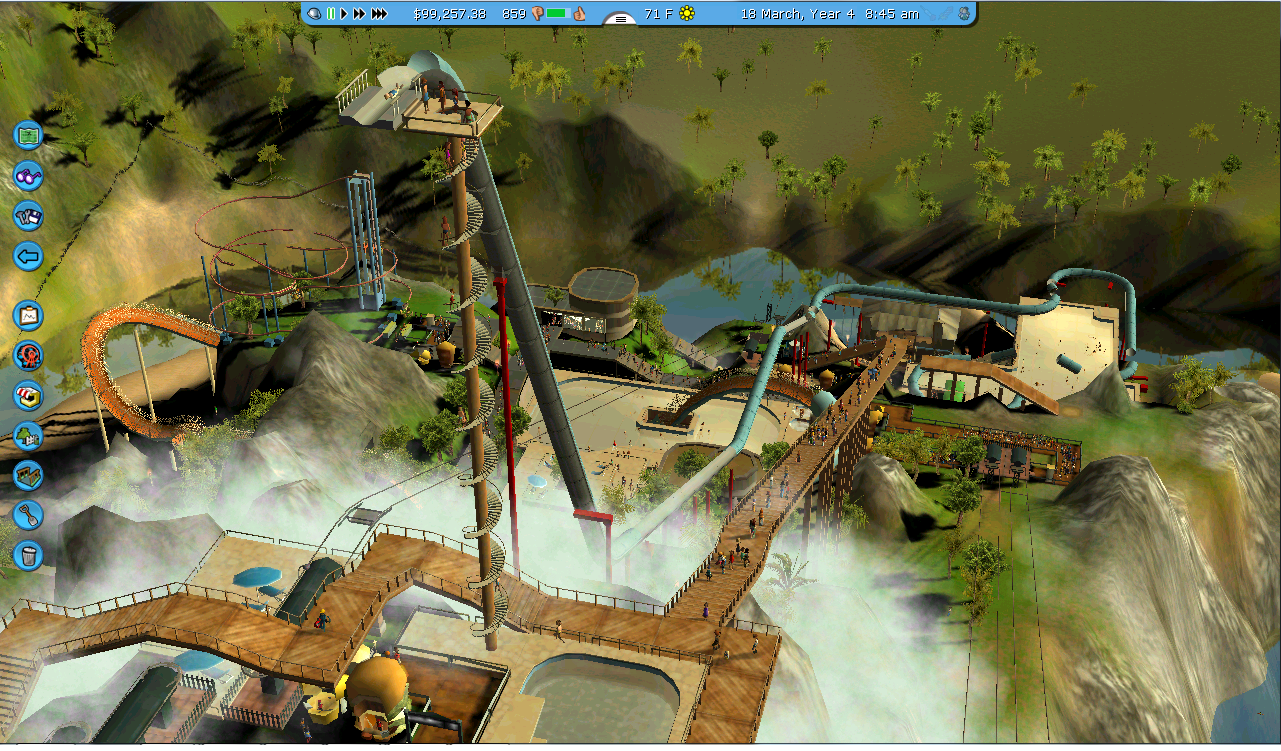Open the scenery menu with tree and fence
The height and width of the screenshot is (751, 1281).
coord(28,435)
